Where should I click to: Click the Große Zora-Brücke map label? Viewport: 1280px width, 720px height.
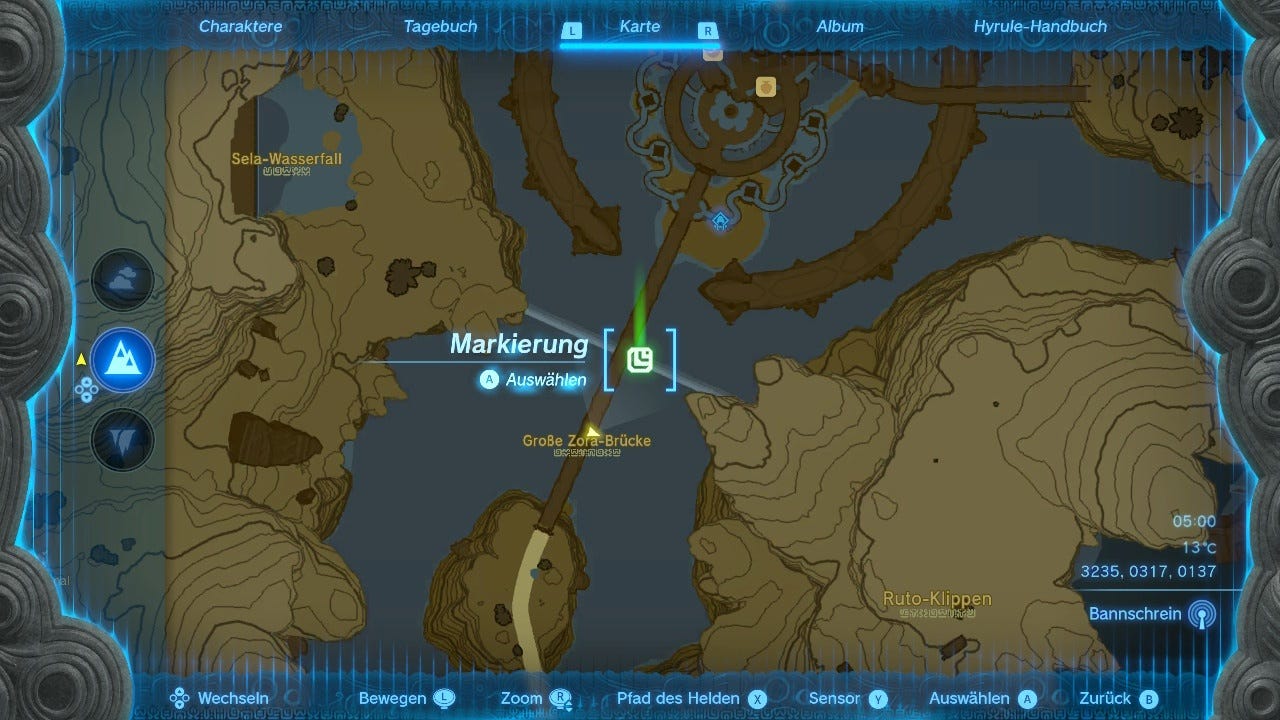(585, 440)
